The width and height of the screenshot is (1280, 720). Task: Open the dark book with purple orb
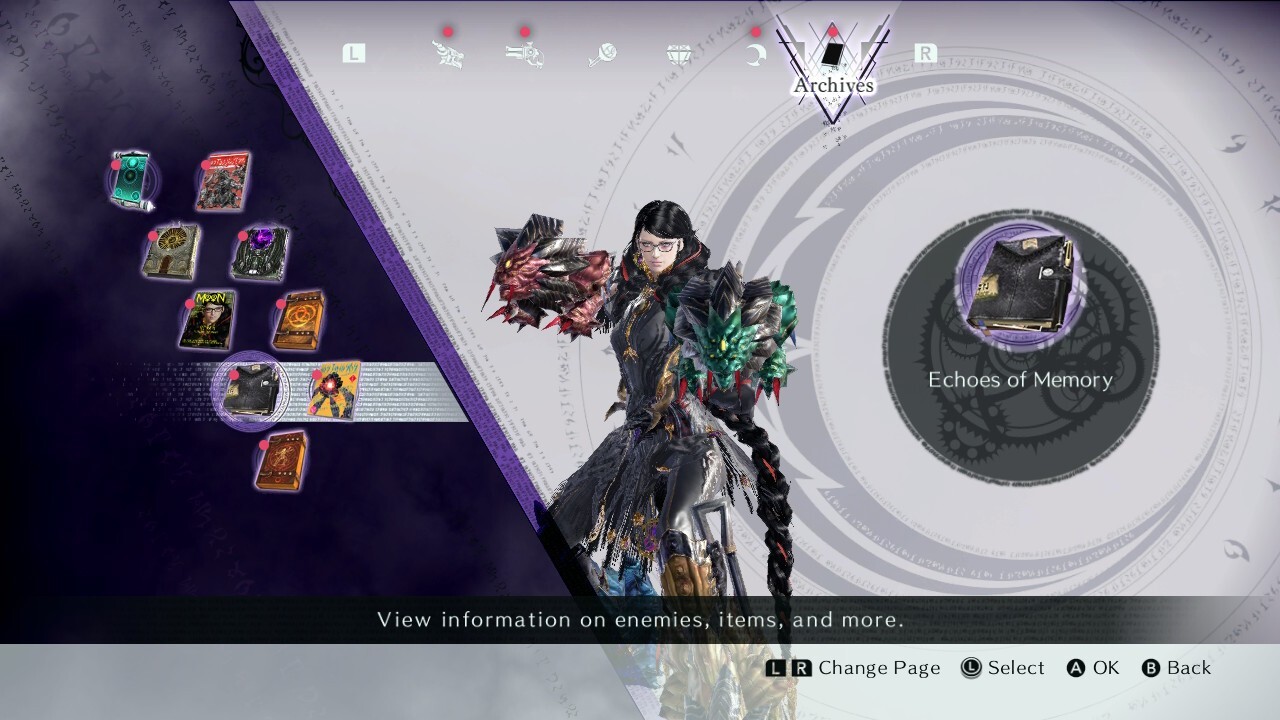(x=261, y=253)
